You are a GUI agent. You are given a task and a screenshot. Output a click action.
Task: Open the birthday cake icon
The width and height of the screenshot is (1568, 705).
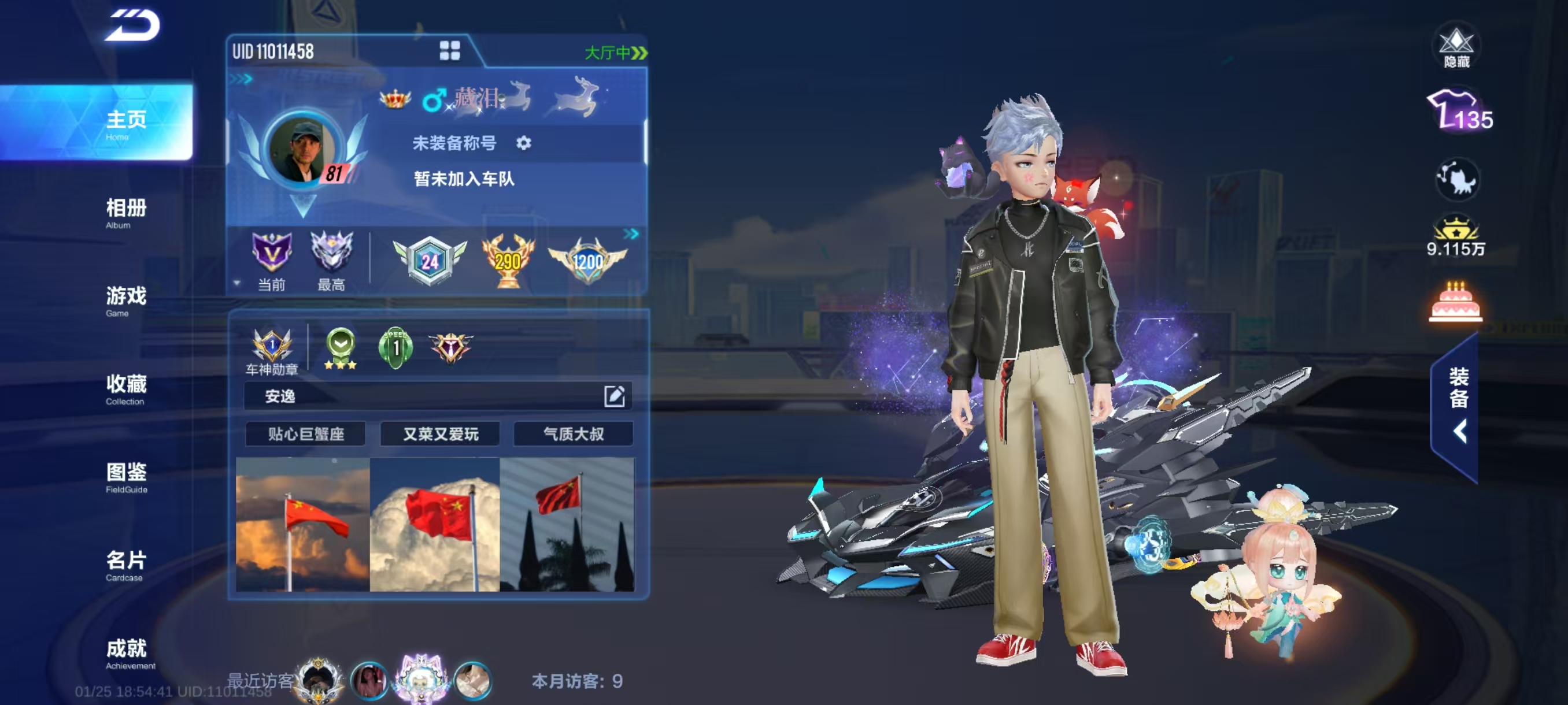point(1455,302)
